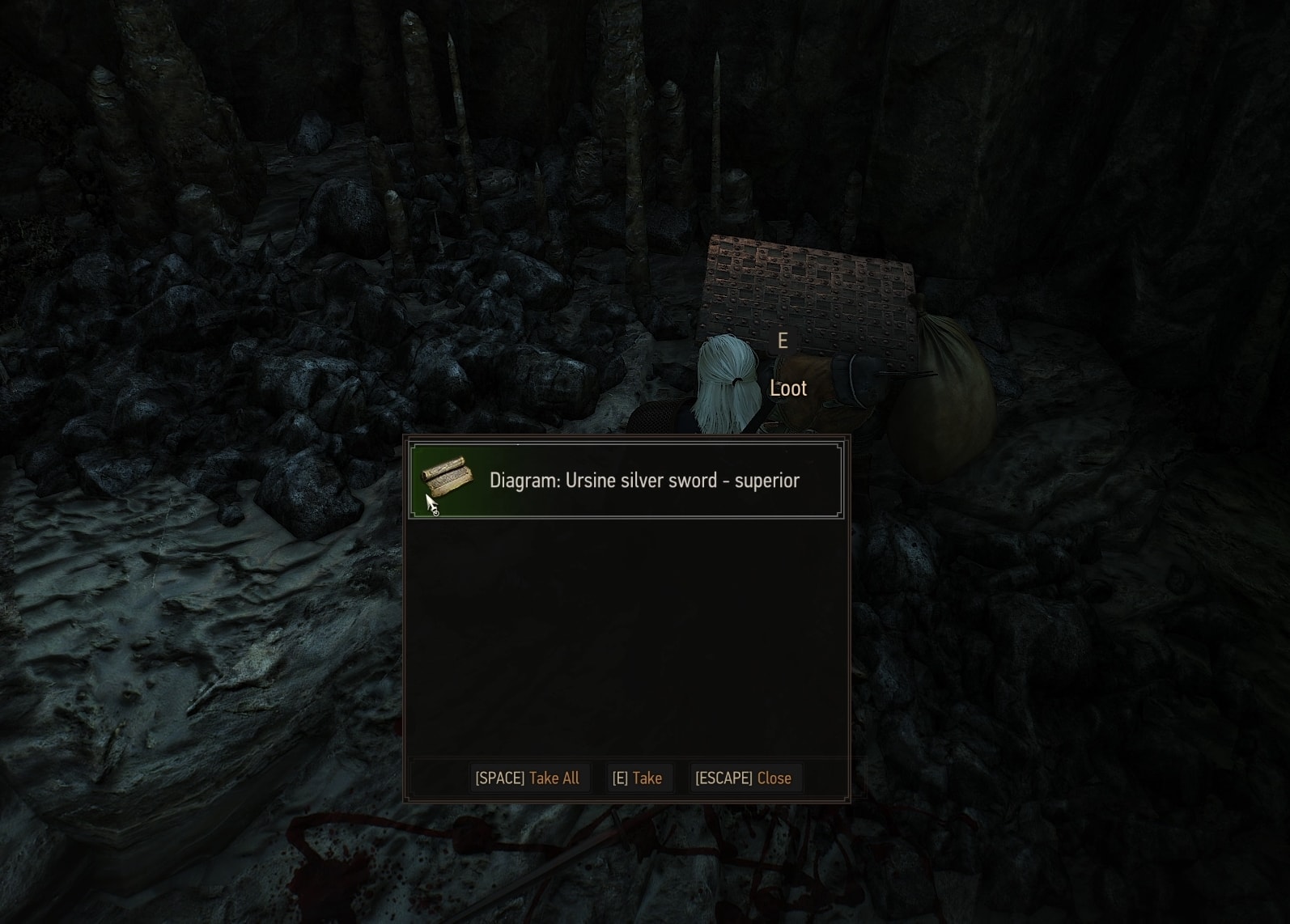This screenshot has width=1290, height=924.
Task: Take the selected item only
Action: pyautogui.click(x=638, y=778)
